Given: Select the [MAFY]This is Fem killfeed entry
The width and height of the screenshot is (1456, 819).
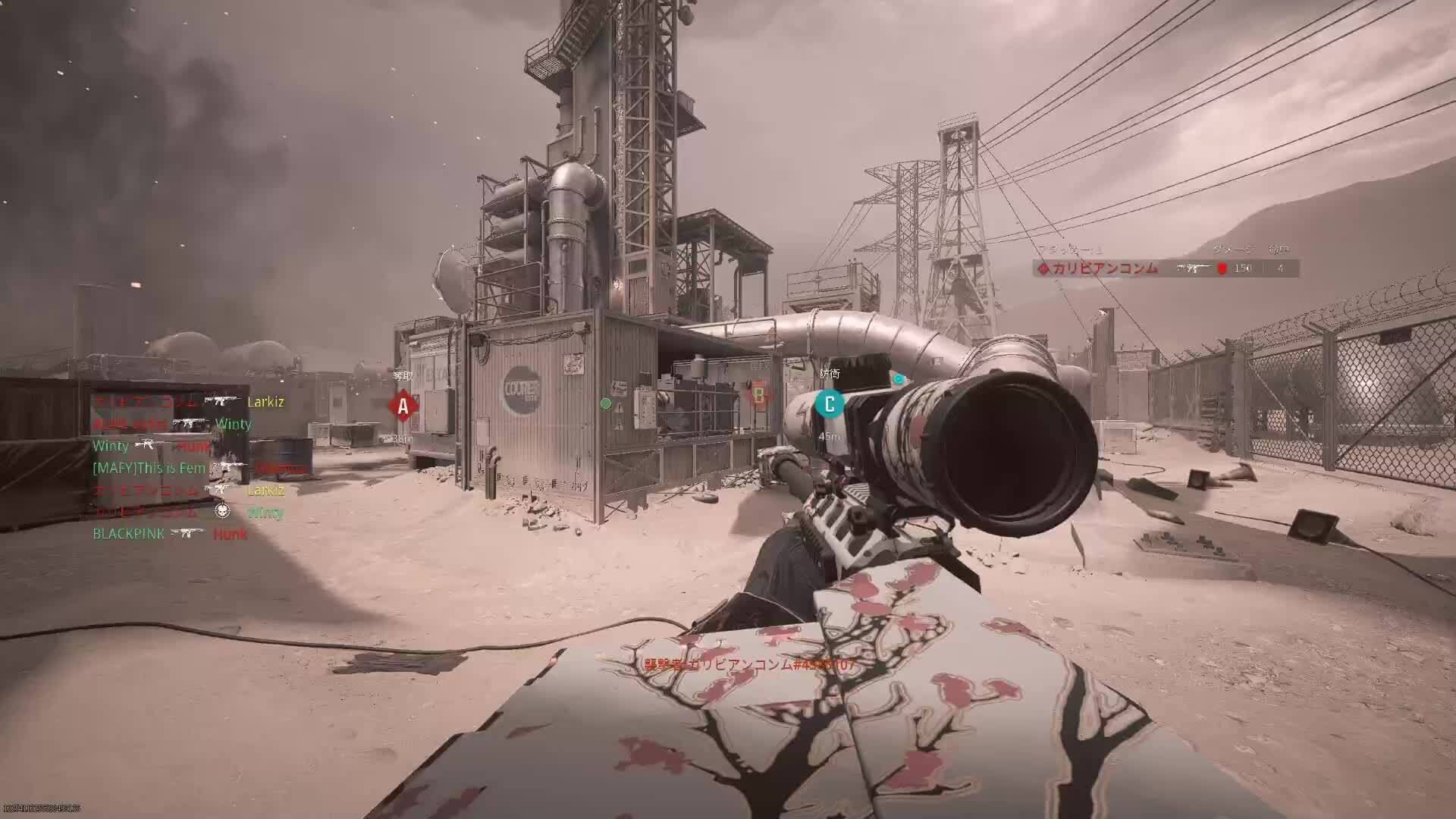Looking at the screenshot, I should (x=148, y=468).
